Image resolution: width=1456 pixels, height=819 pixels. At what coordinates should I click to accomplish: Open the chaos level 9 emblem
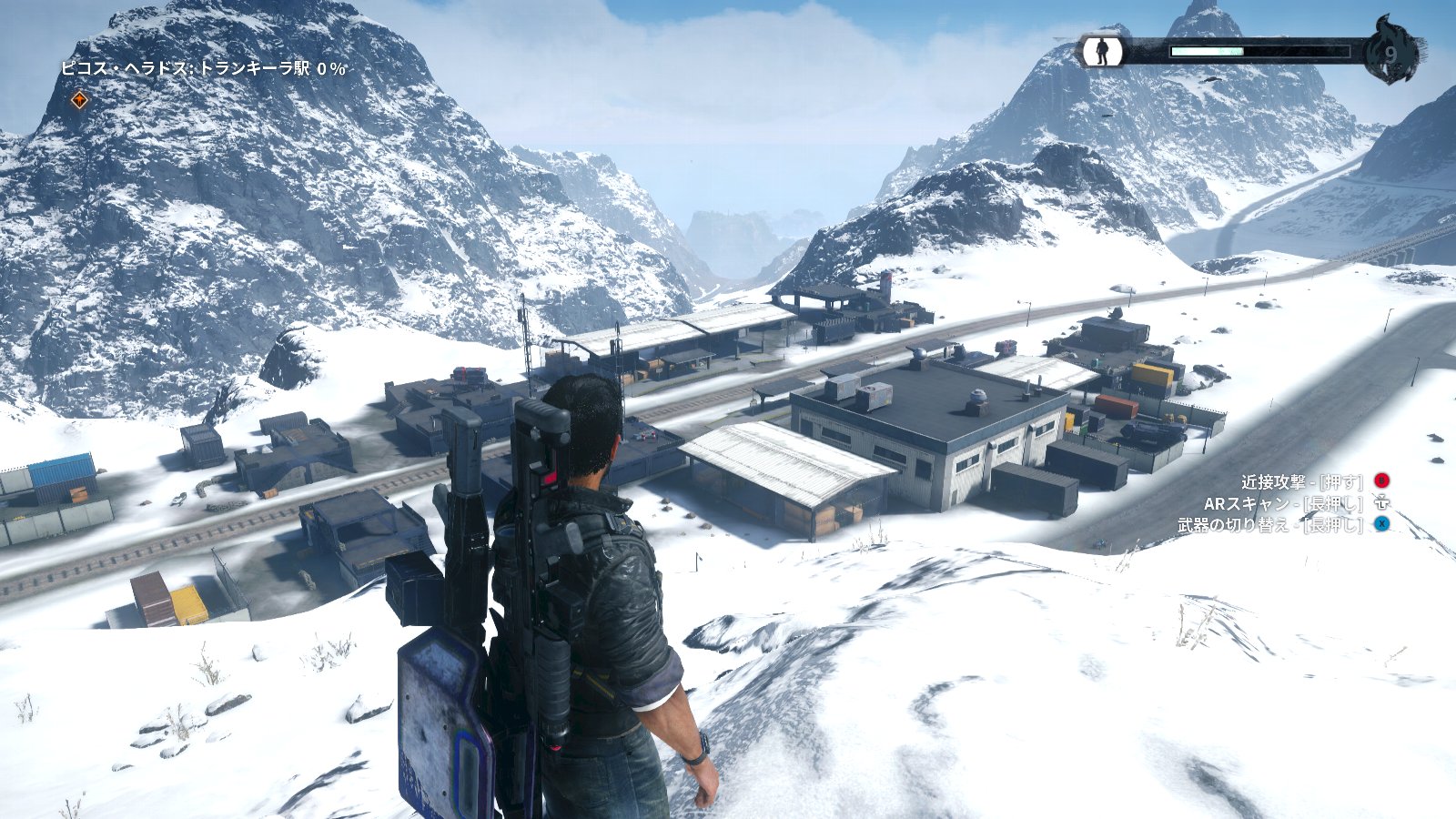[x=1390, y=53]
